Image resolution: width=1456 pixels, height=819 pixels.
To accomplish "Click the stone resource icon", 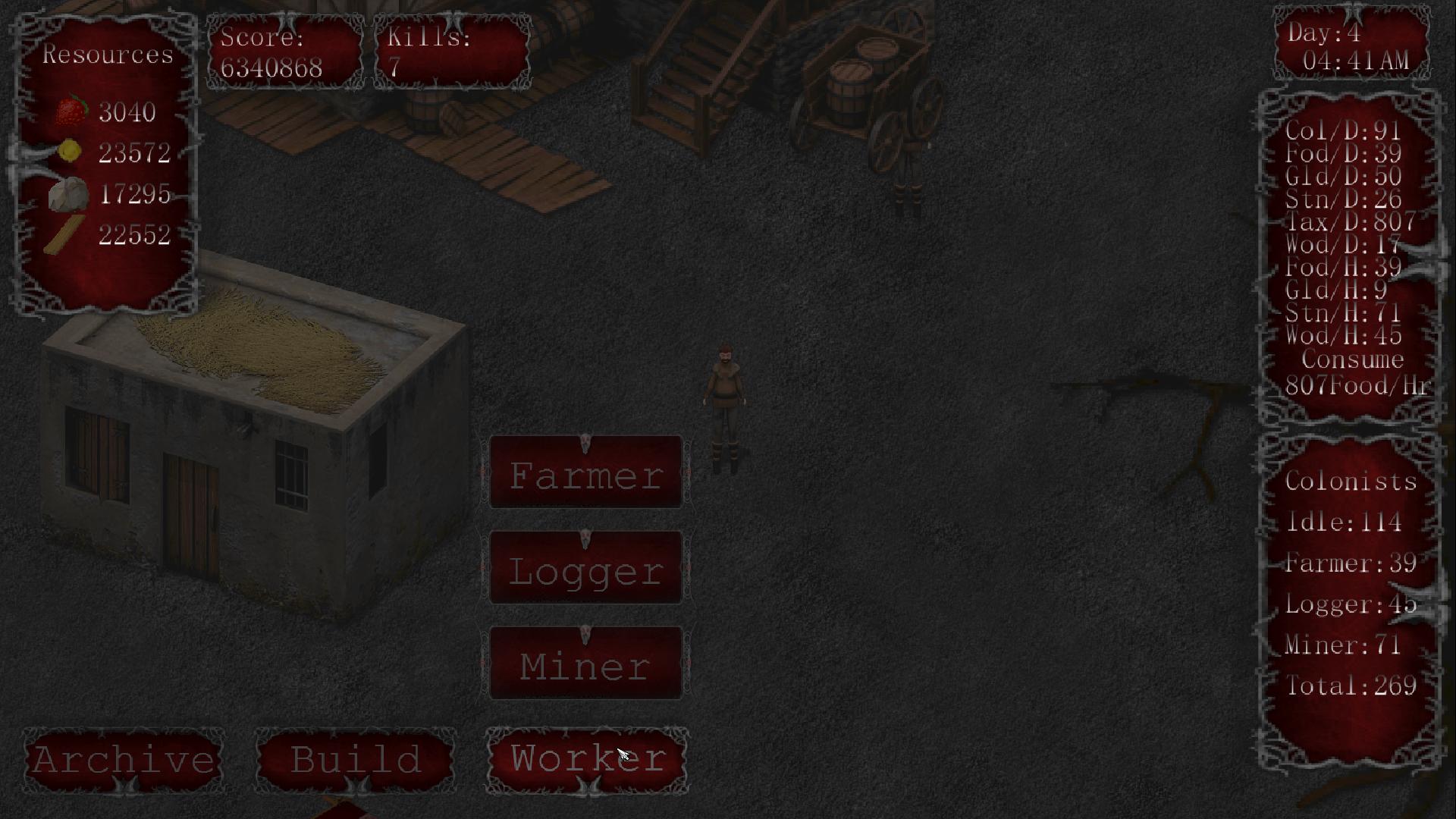I will (69, 194).
